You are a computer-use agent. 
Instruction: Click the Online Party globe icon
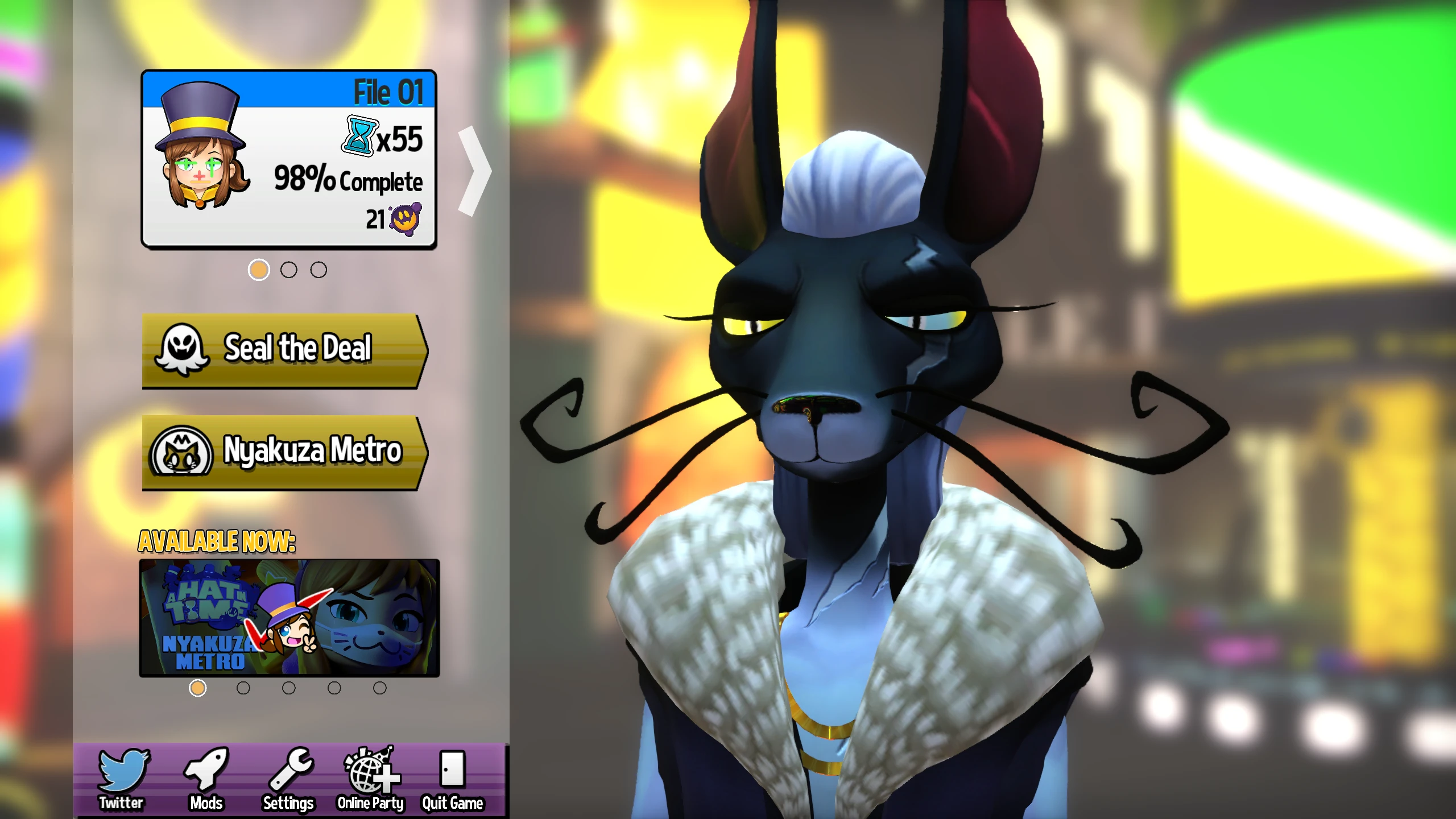tap(371, 769)
